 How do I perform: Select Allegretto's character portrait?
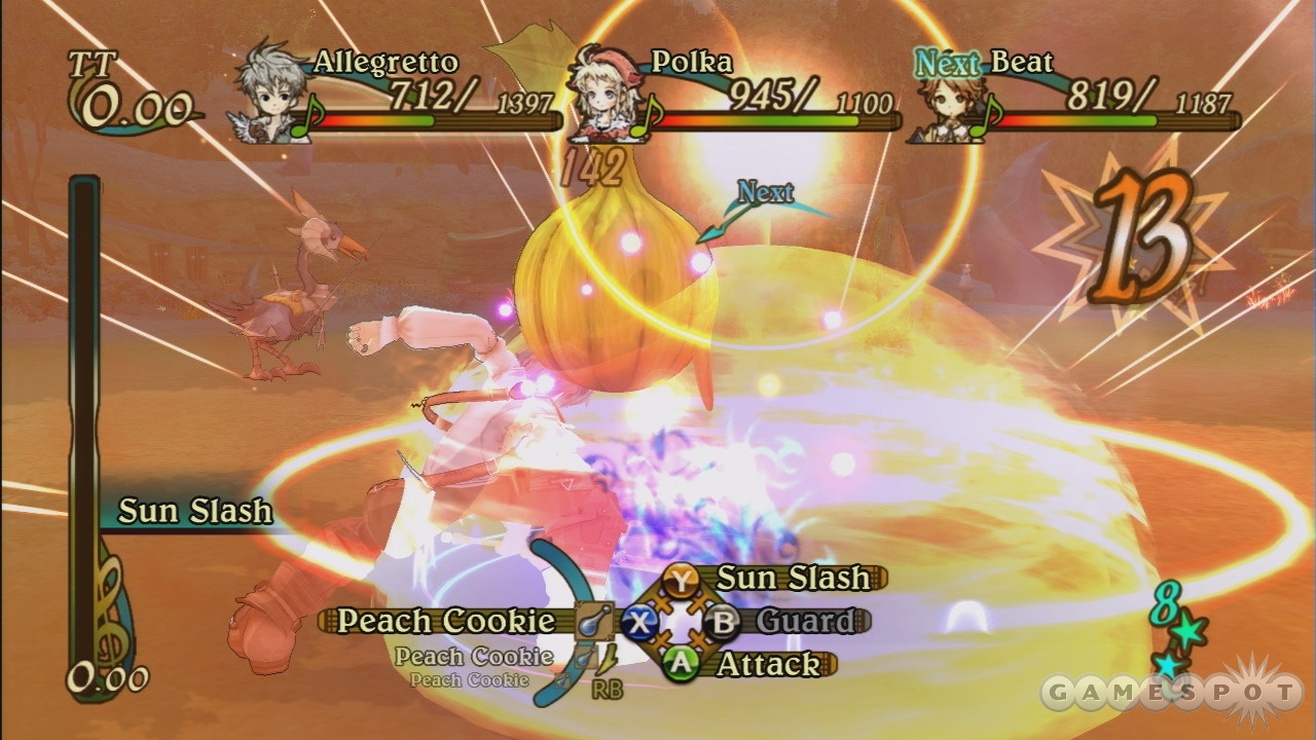click(x=270, y=92)
